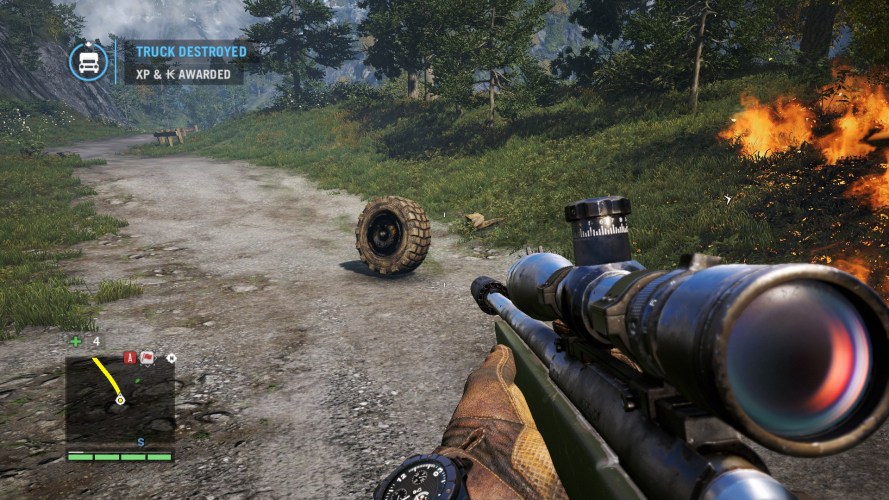Select the red flag outpost marker

(x=147, y=357)
